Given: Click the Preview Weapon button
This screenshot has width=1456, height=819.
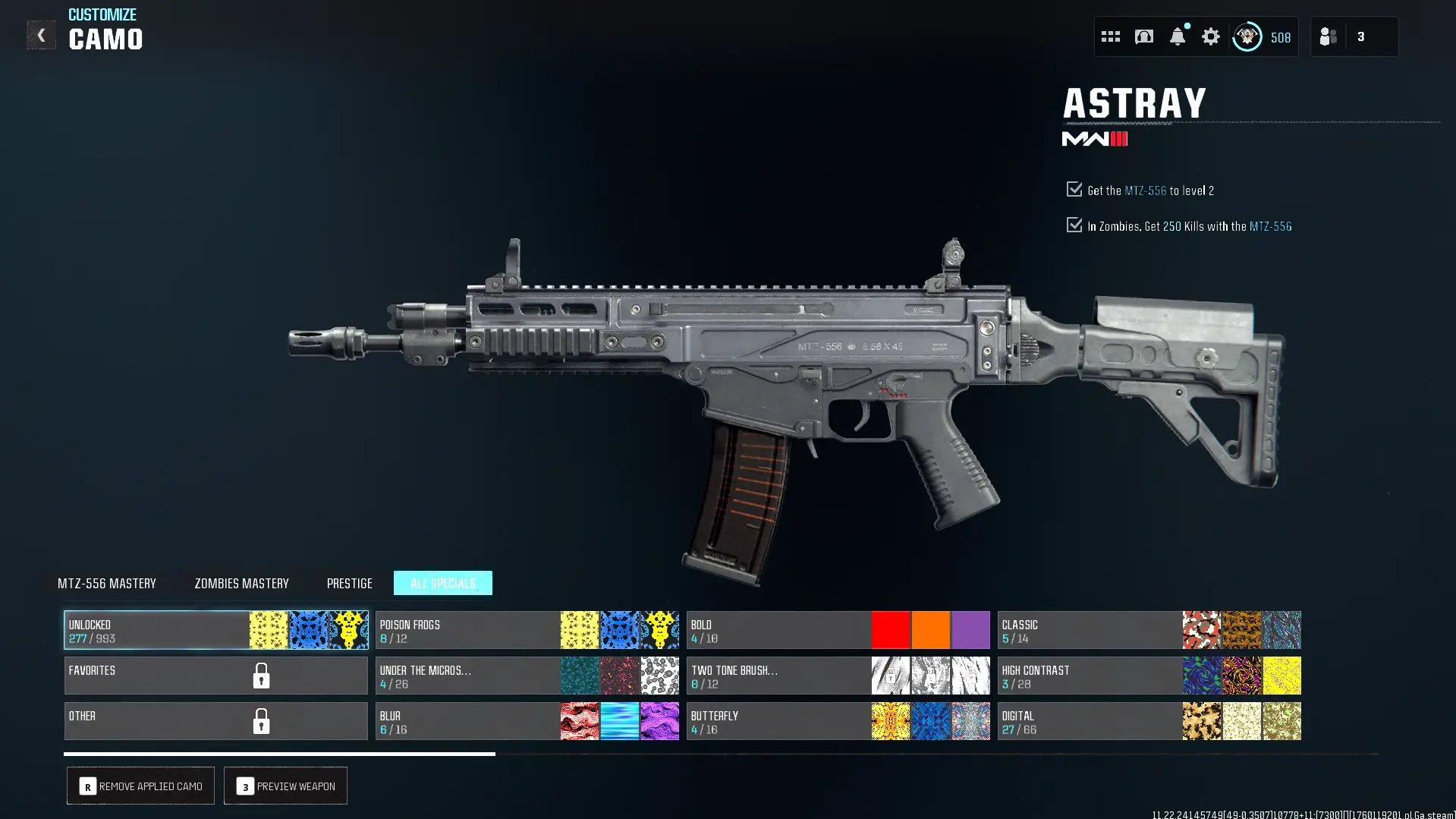Looking at the screenshot, I should click(285, 786).
